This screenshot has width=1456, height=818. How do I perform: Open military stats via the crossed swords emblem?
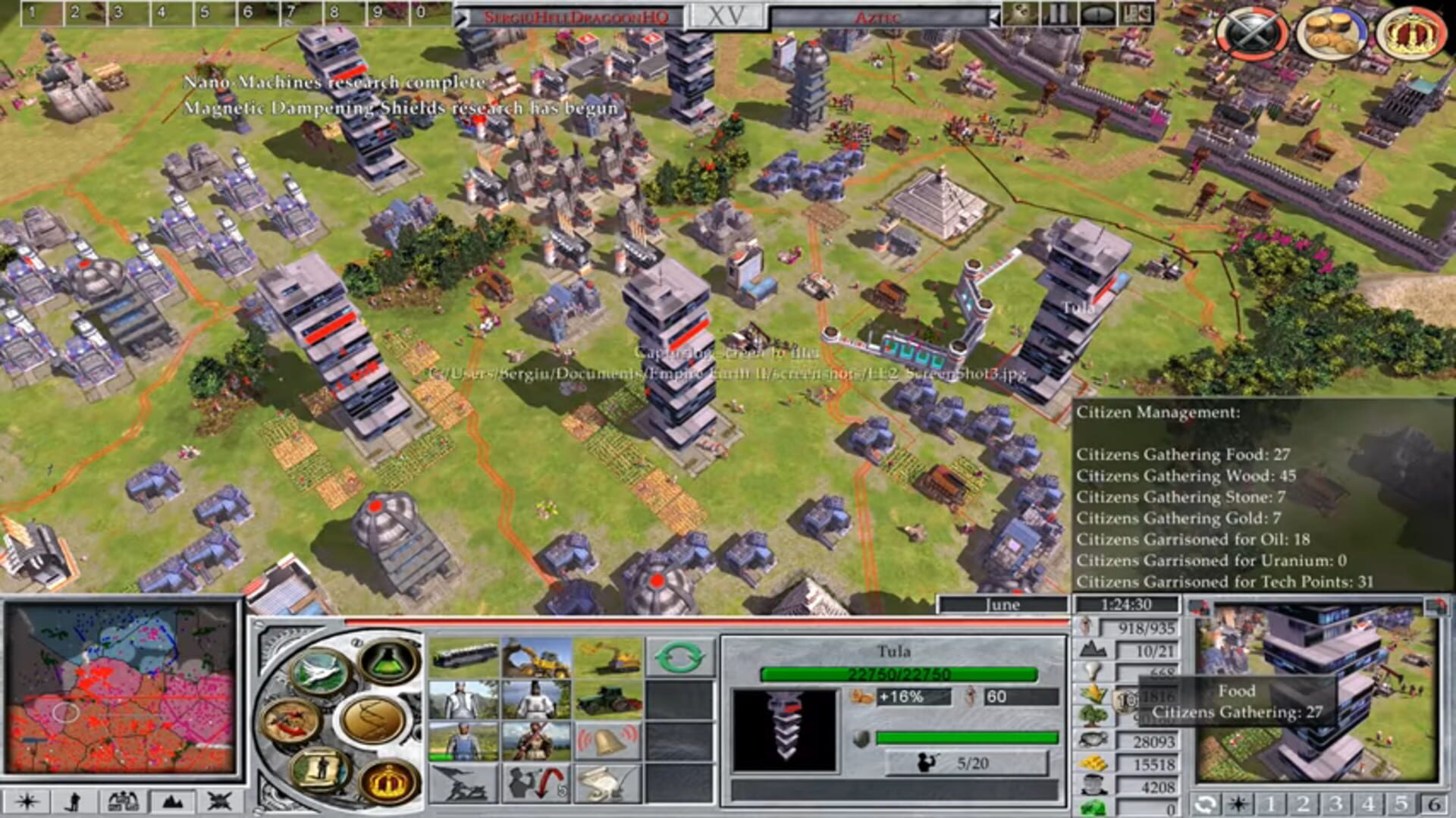[1253, 29]
